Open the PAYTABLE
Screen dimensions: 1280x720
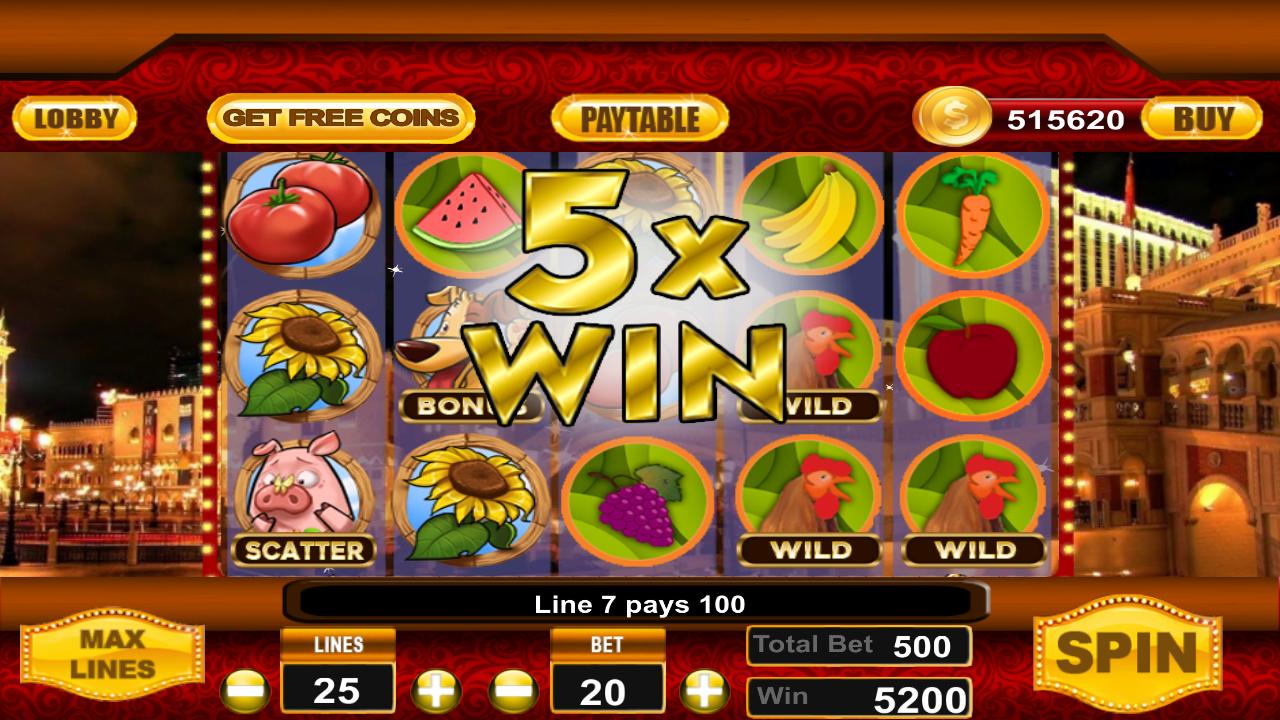pyautogui.click(x=640, y=117)
